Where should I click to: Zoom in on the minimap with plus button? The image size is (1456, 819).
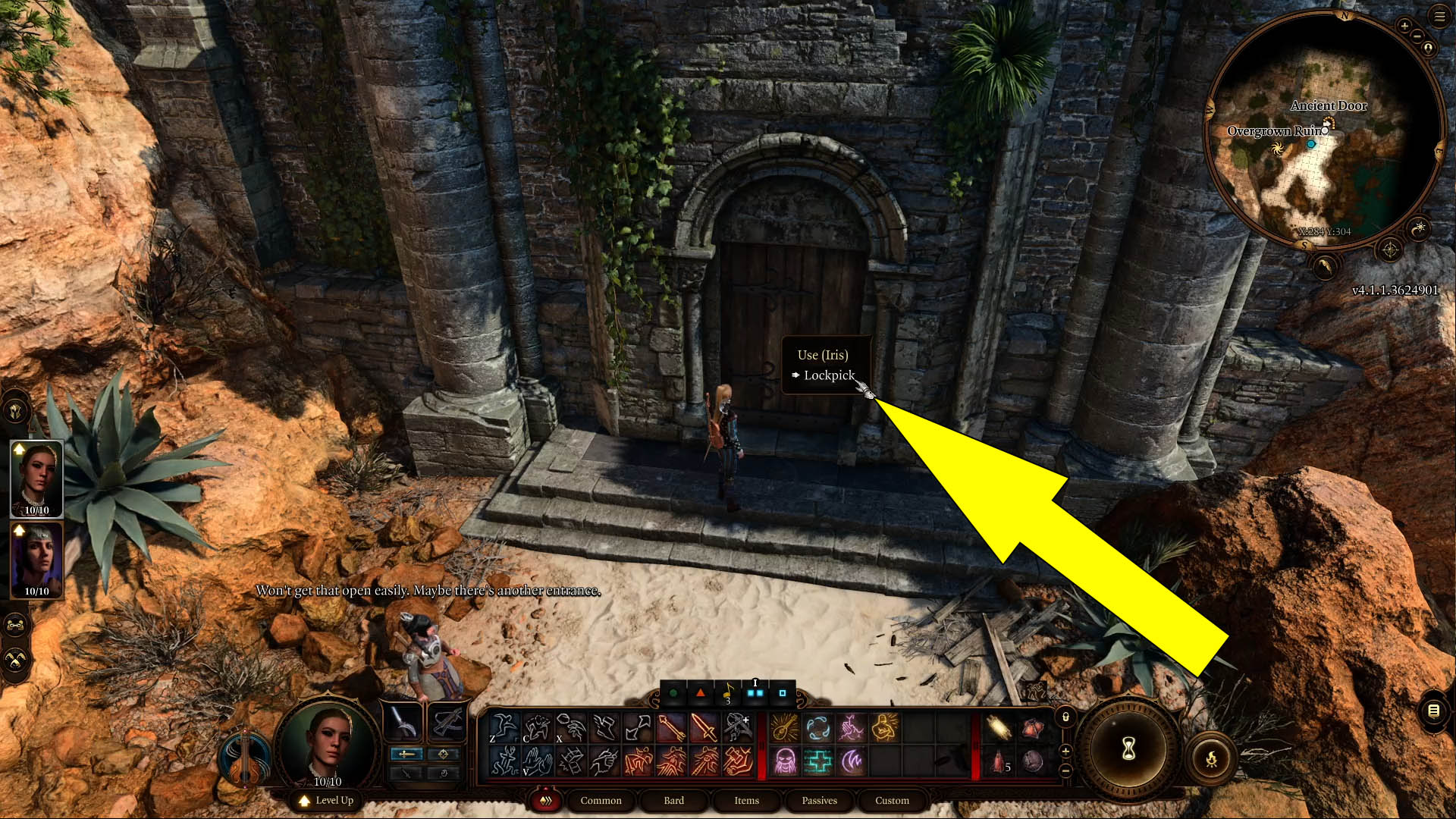coord(1404,27)
